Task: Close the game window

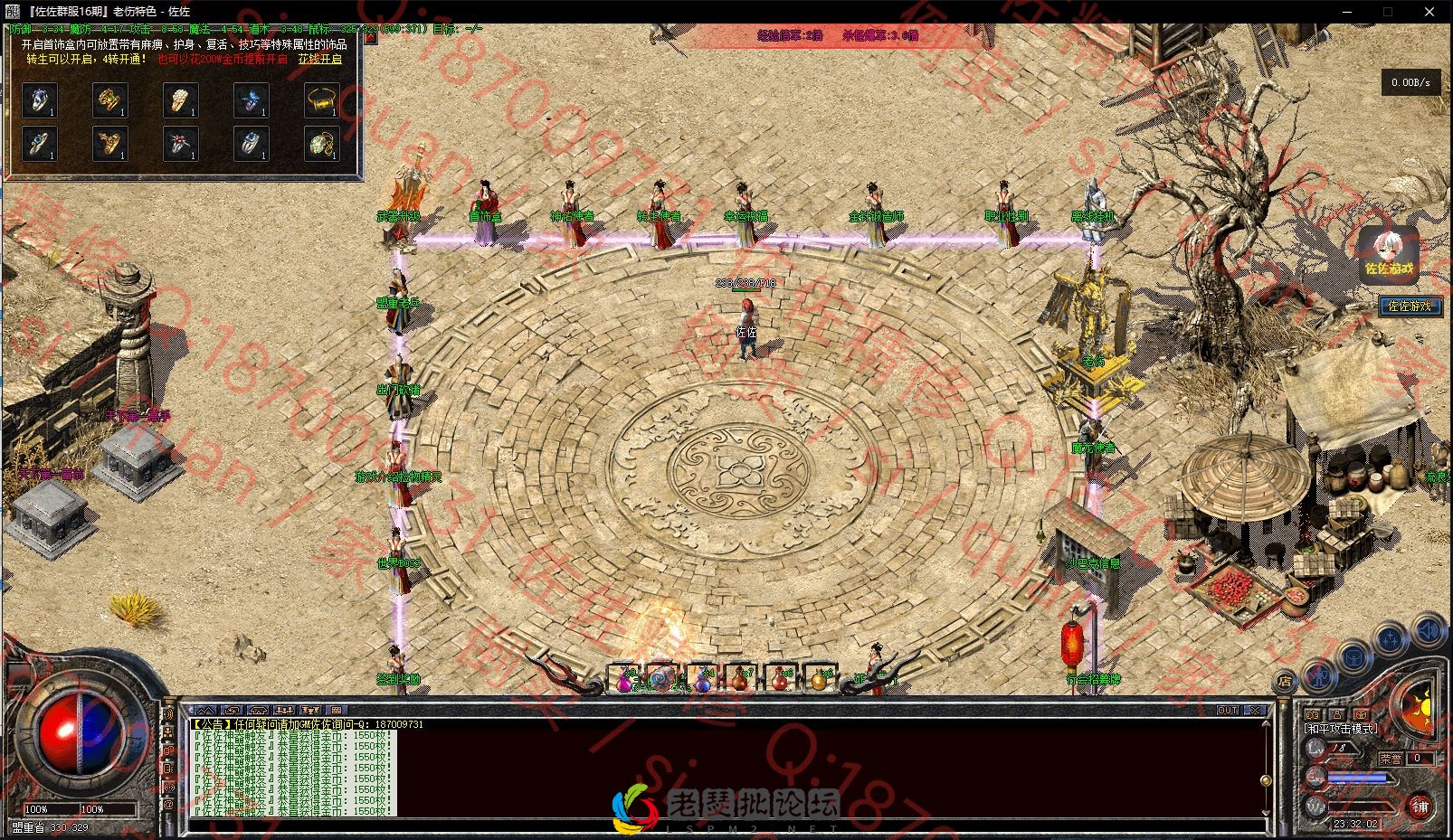Action: 1429,12
